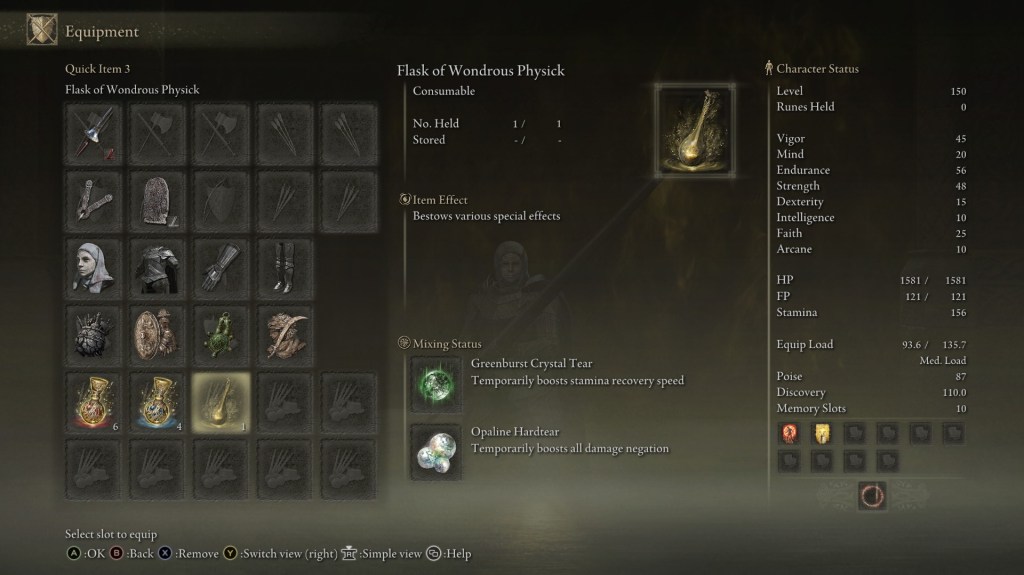Select the spear weapon slot
Image resolution: width=1024 pixels, height=575 pixels.
tap(95, 133)
